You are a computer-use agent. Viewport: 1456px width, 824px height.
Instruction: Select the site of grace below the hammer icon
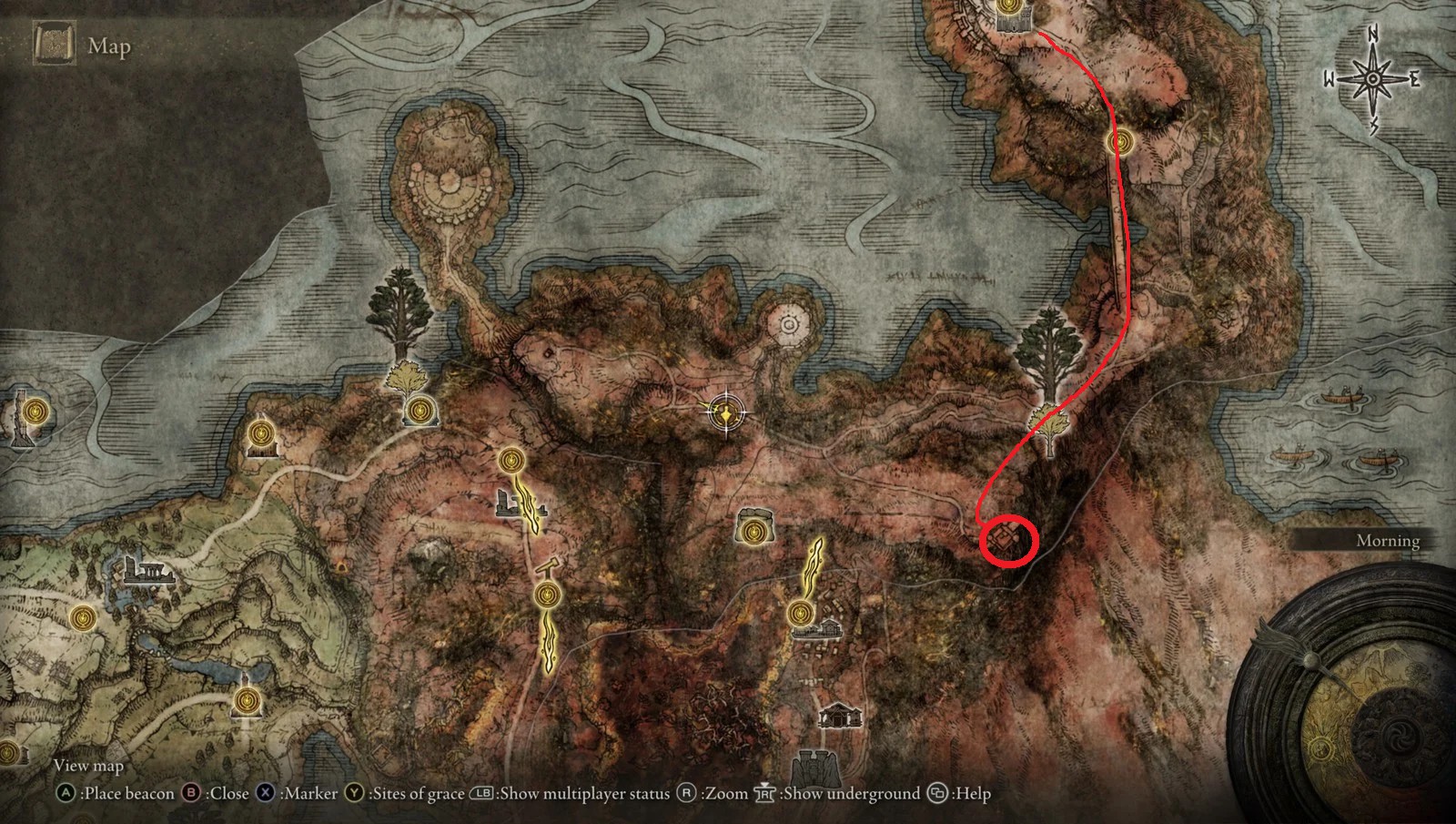[546, 595]
